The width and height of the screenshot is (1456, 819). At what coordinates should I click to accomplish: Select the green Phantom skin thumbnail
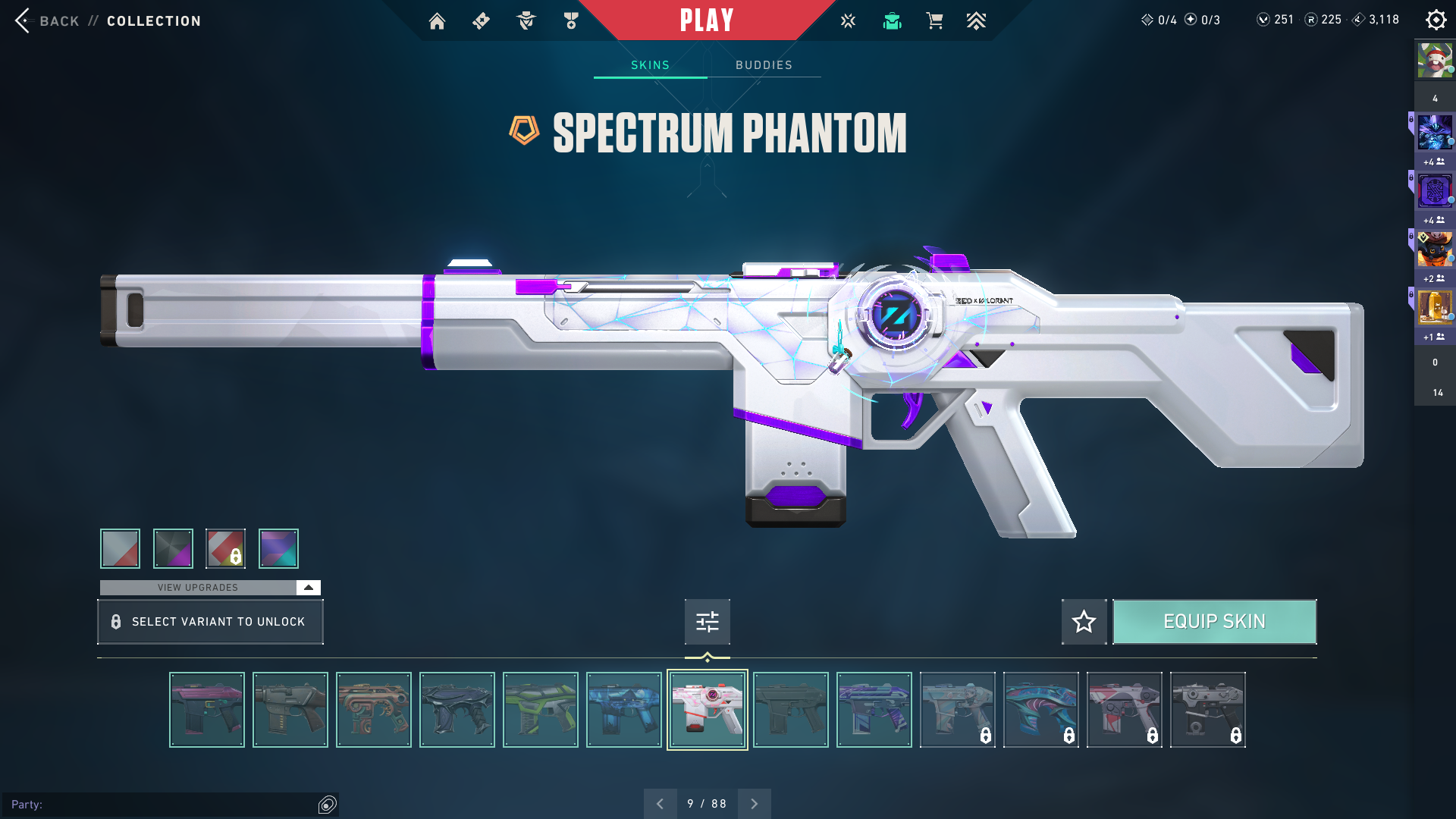[541, 710]
